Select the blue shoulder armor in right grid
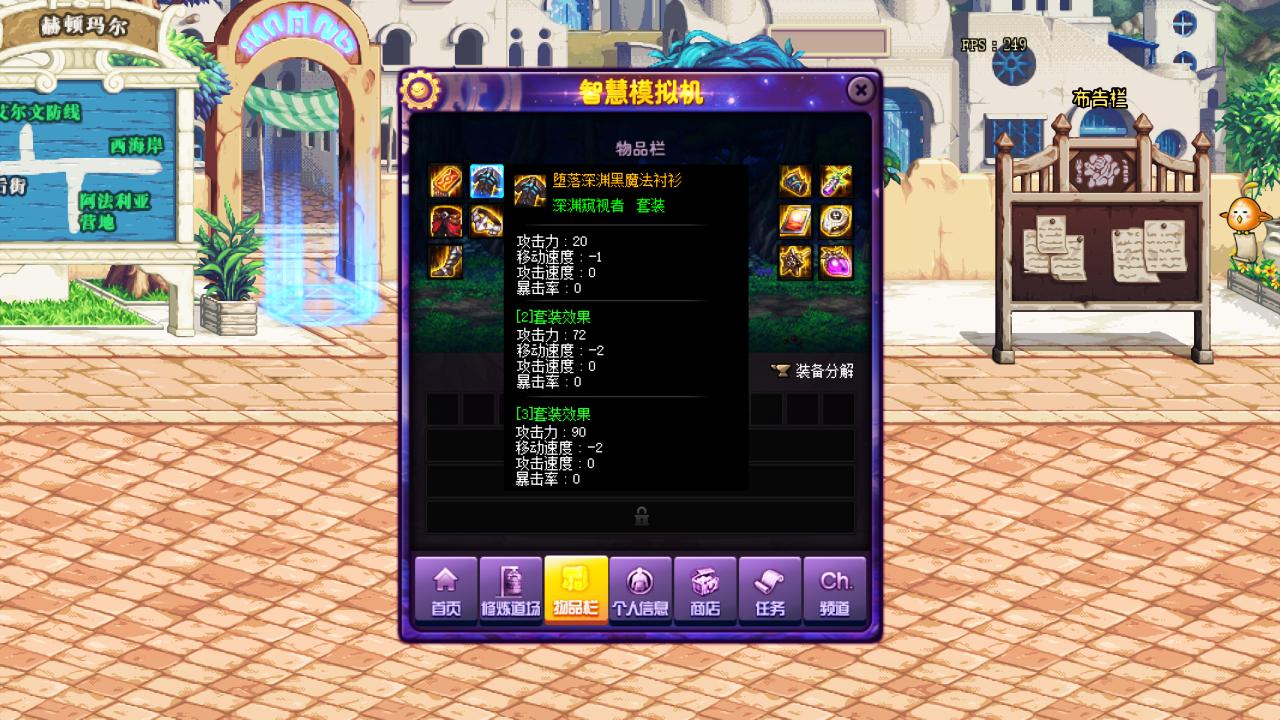The height and width of the screenshot is (720, 1280). pos(793,180)
